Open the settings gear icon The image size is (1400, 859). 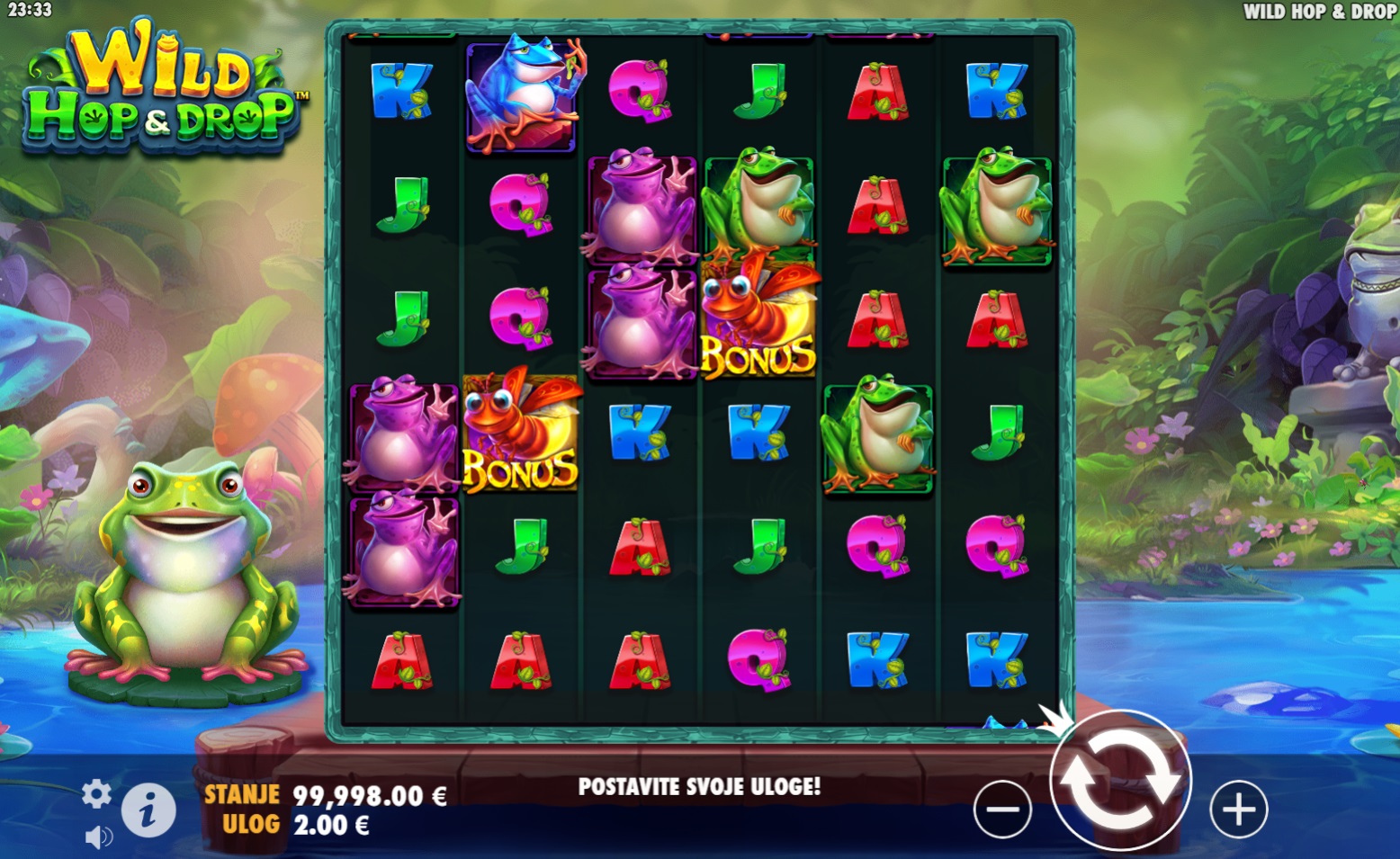[96, 793]
